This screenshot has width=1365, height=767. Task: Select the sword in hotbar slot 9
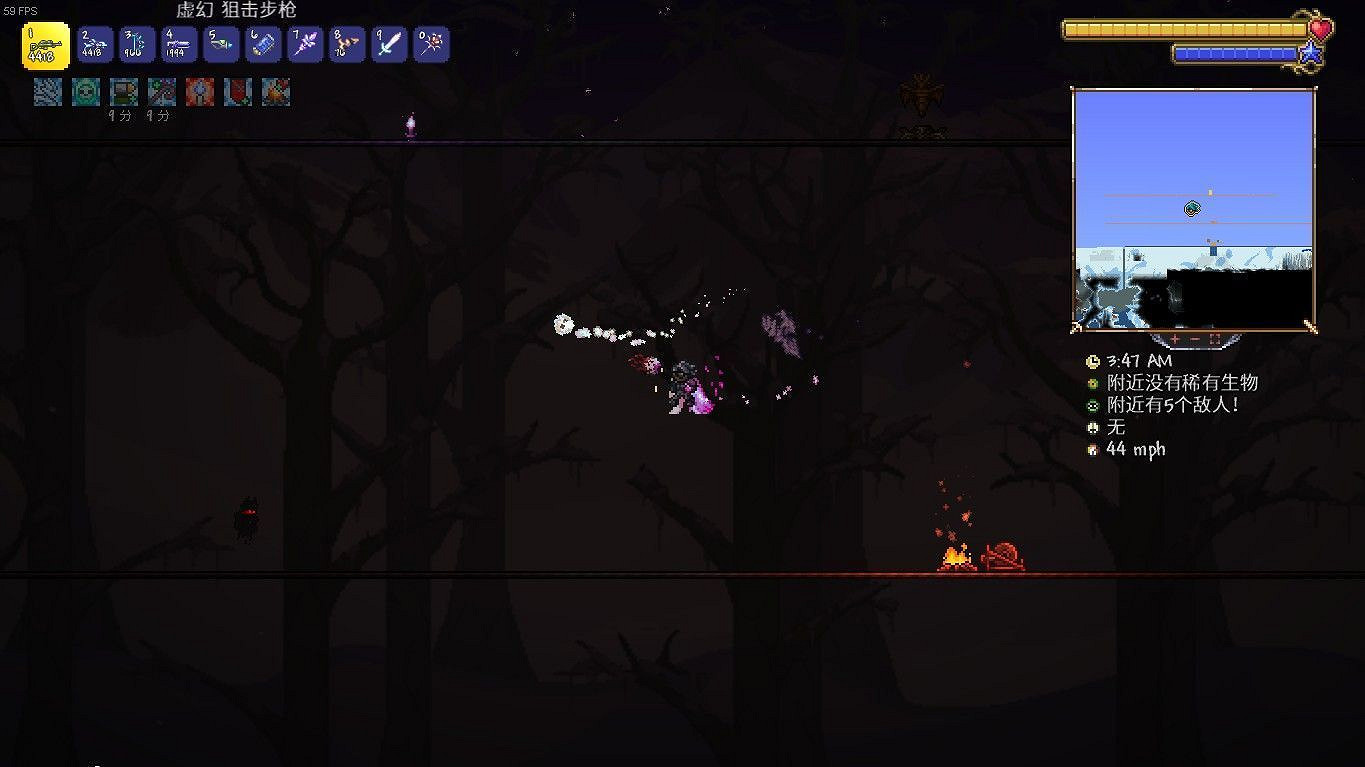[x=389, y=44]
